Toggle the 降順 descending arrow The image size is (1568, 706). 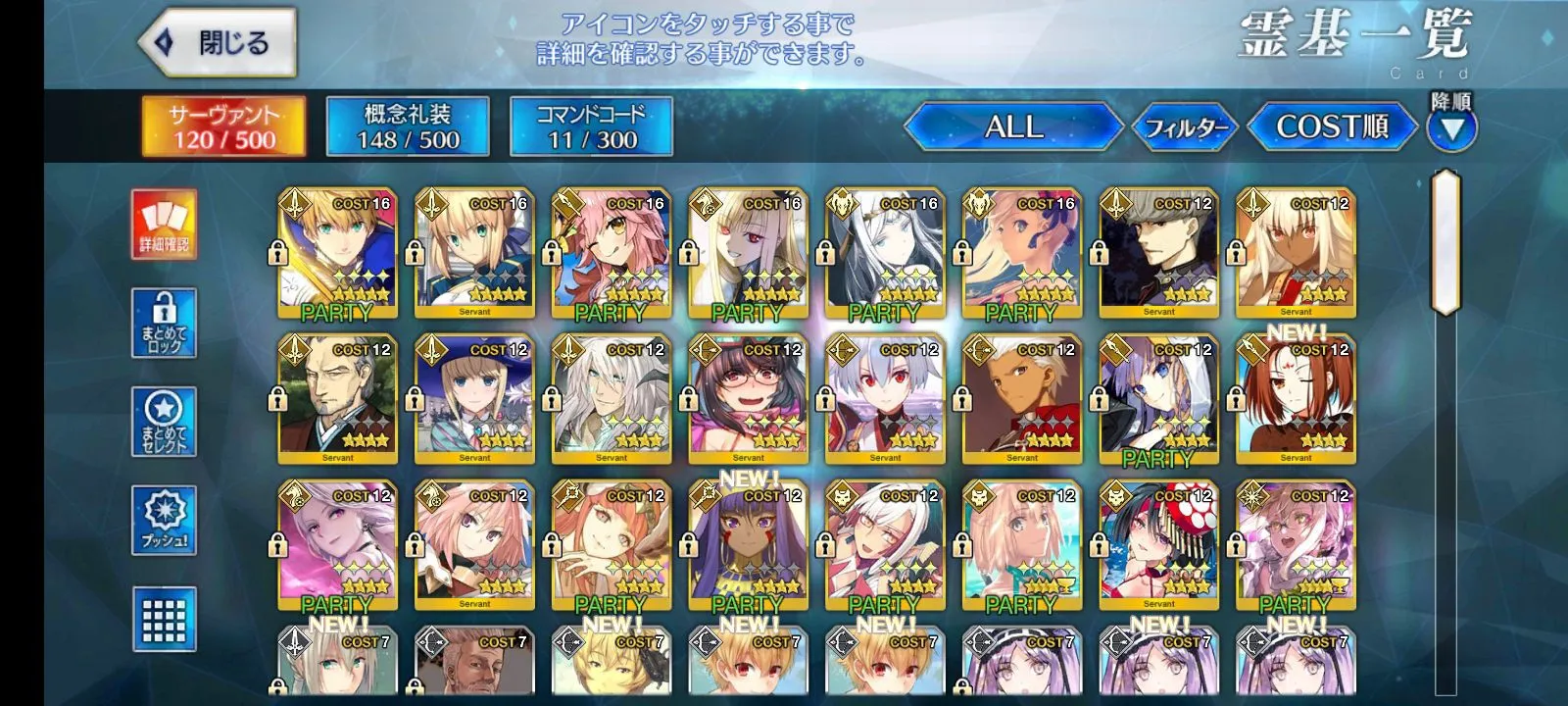pyautogui.click(x=1451, y=127)
